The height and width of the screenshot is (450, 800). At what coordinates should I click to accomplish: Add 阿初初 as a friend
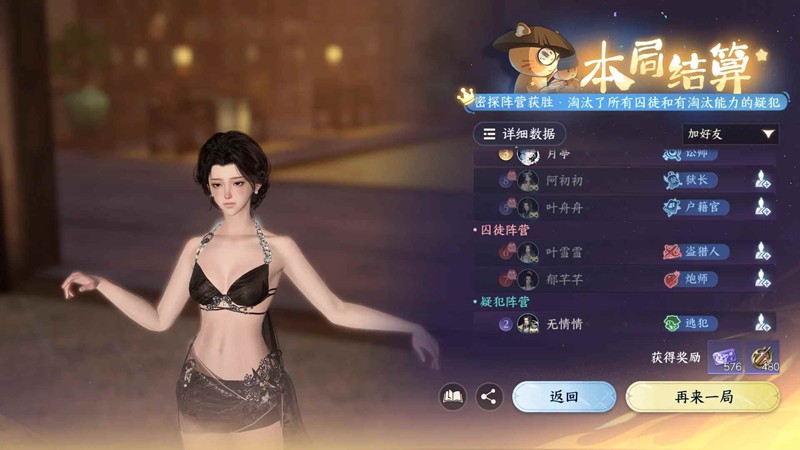click(x=761, y=180)
